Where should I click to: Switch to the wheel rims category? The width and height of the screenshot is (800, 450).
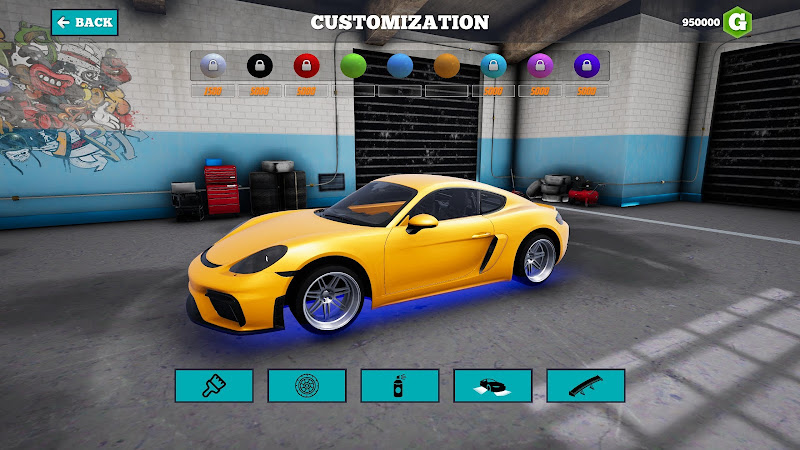coord(307,385)
